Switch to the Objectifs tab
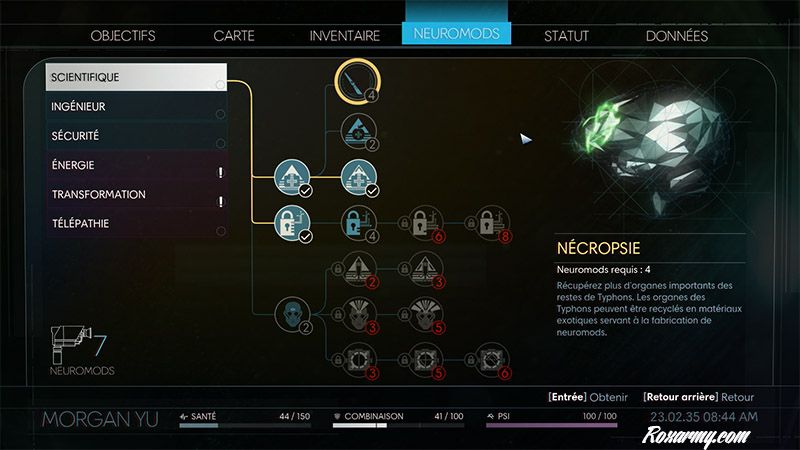 123,35
